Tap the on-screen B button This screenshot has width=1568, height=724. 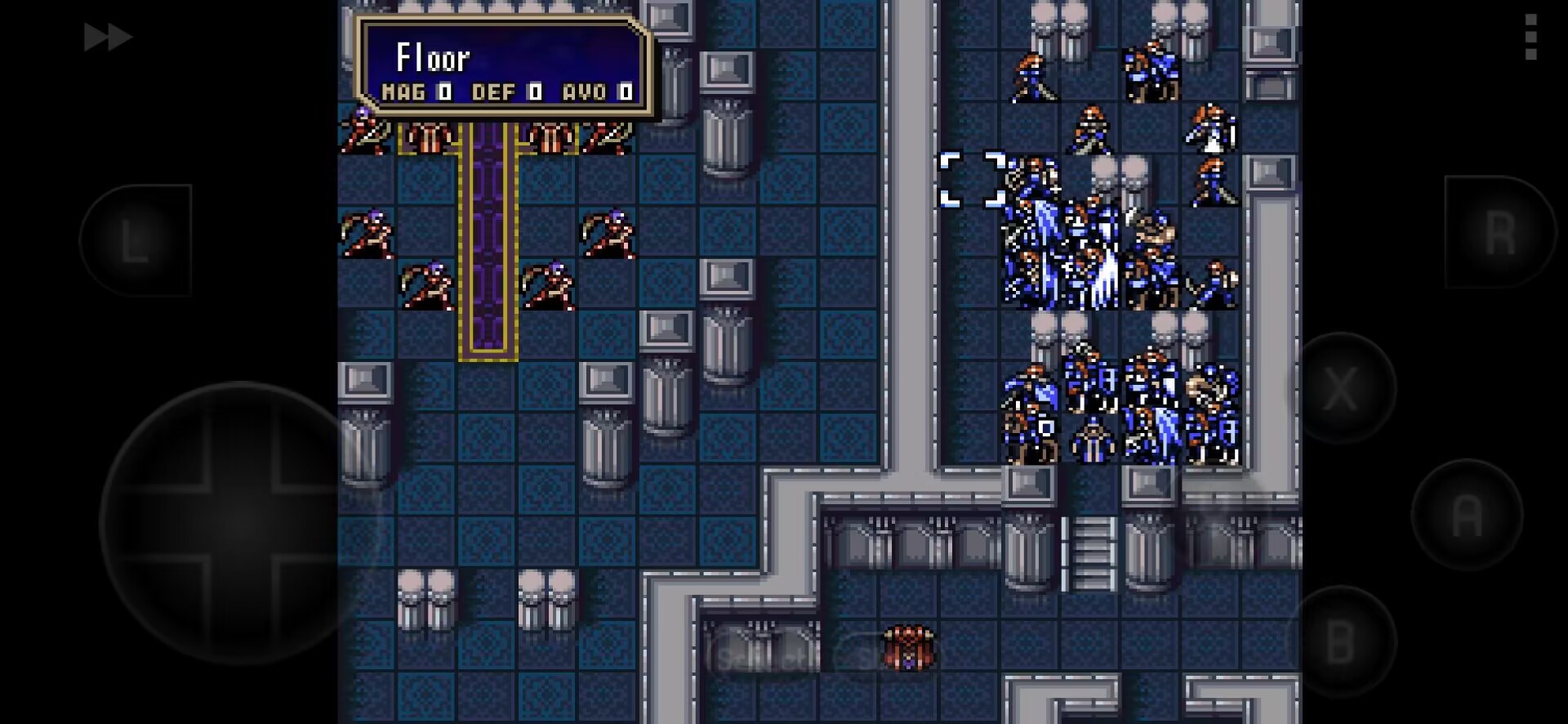point(1340,642)
